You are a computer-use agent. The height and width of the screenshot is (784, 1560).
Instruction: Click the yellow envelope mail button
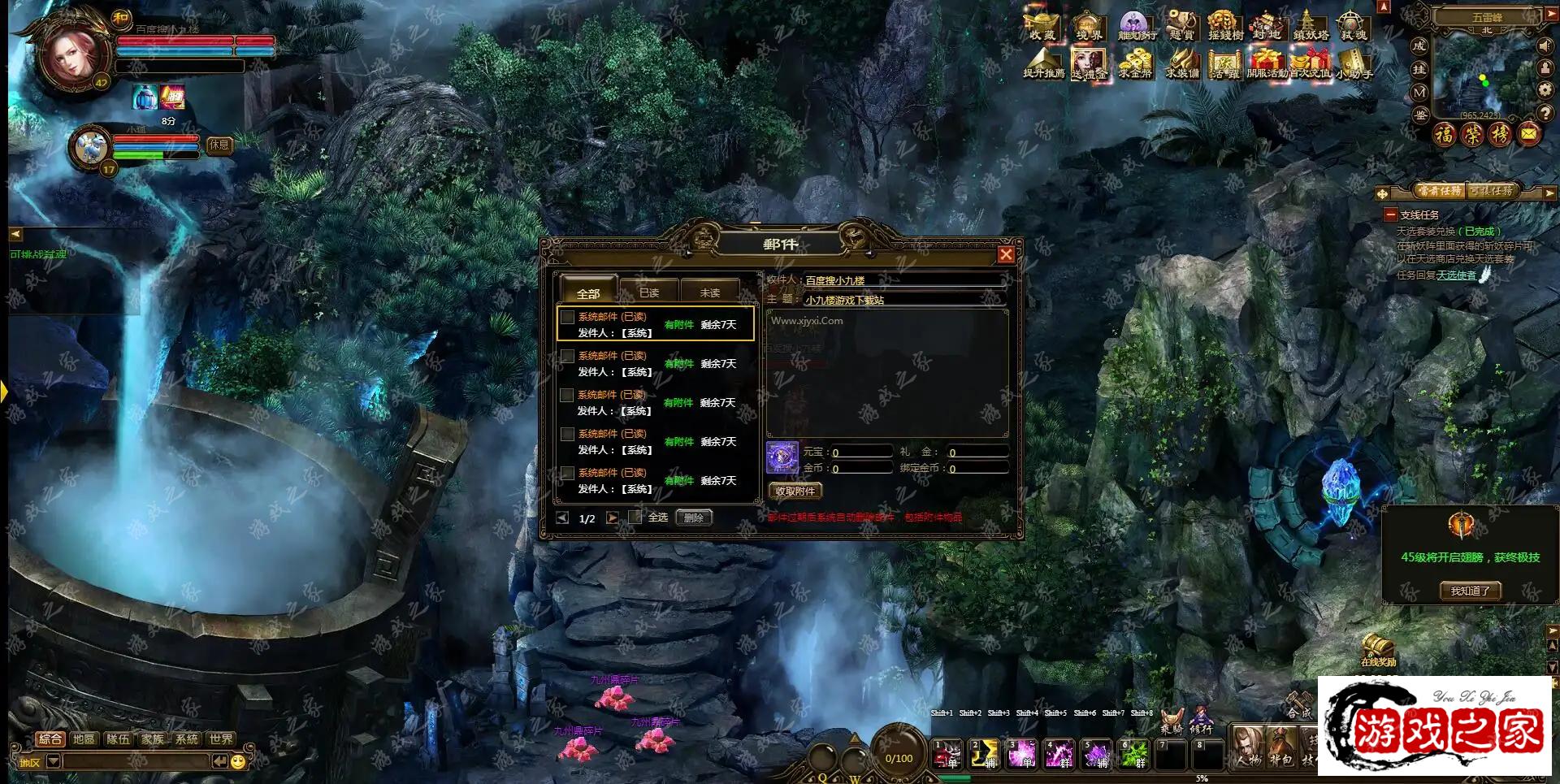(1528, 133)
